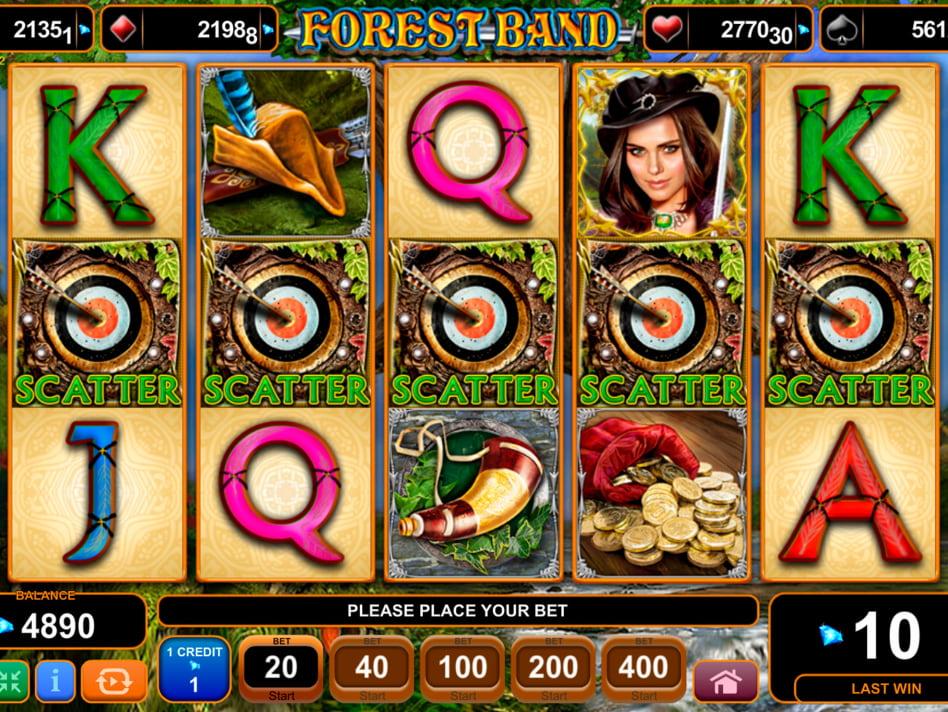Spin with the maximum 400 bet
The width and height of the screenshot is (948, 712).
click(643, 668)
